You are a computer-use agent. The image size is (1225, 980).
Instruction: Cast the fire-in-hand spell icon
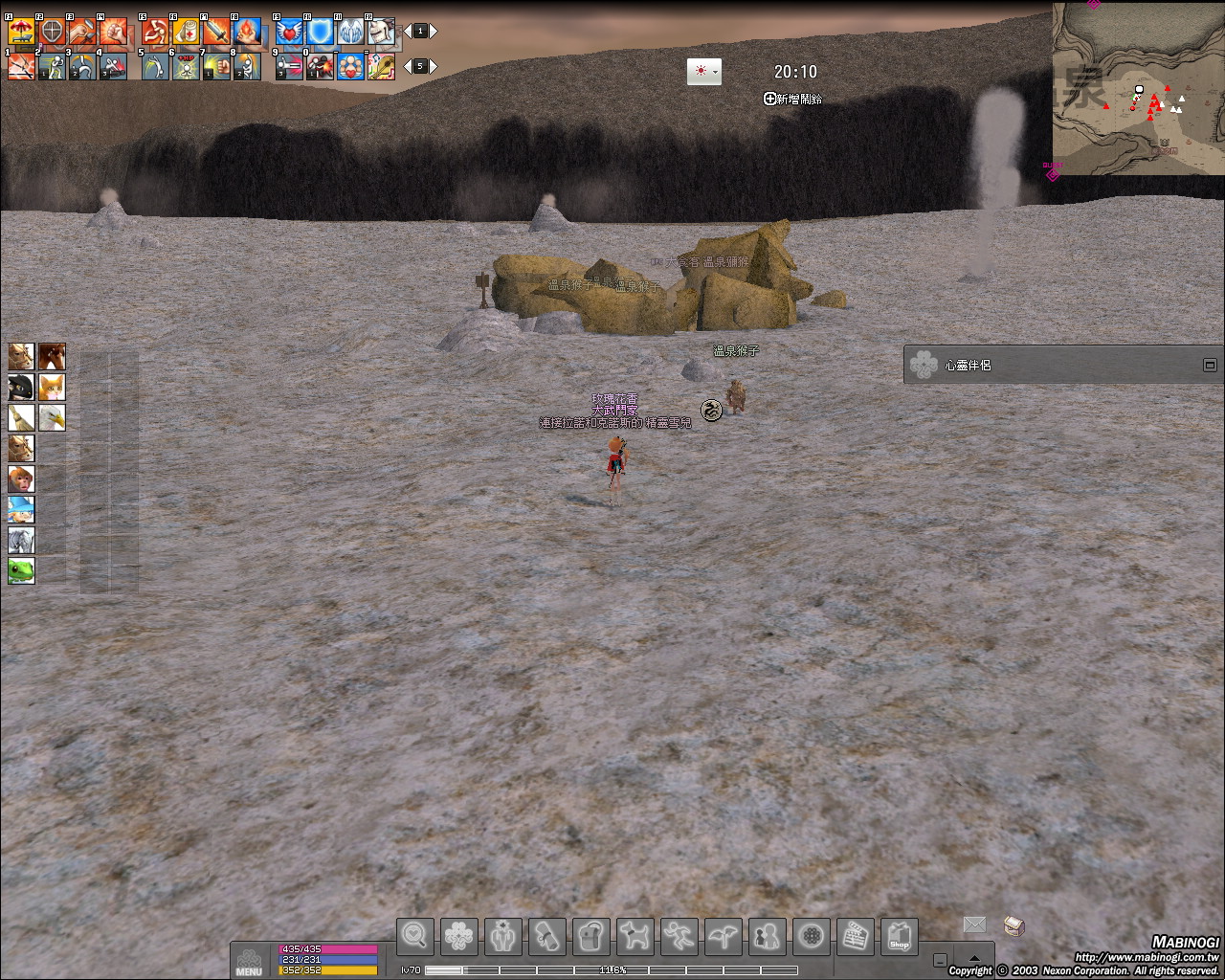coord(247,33)
